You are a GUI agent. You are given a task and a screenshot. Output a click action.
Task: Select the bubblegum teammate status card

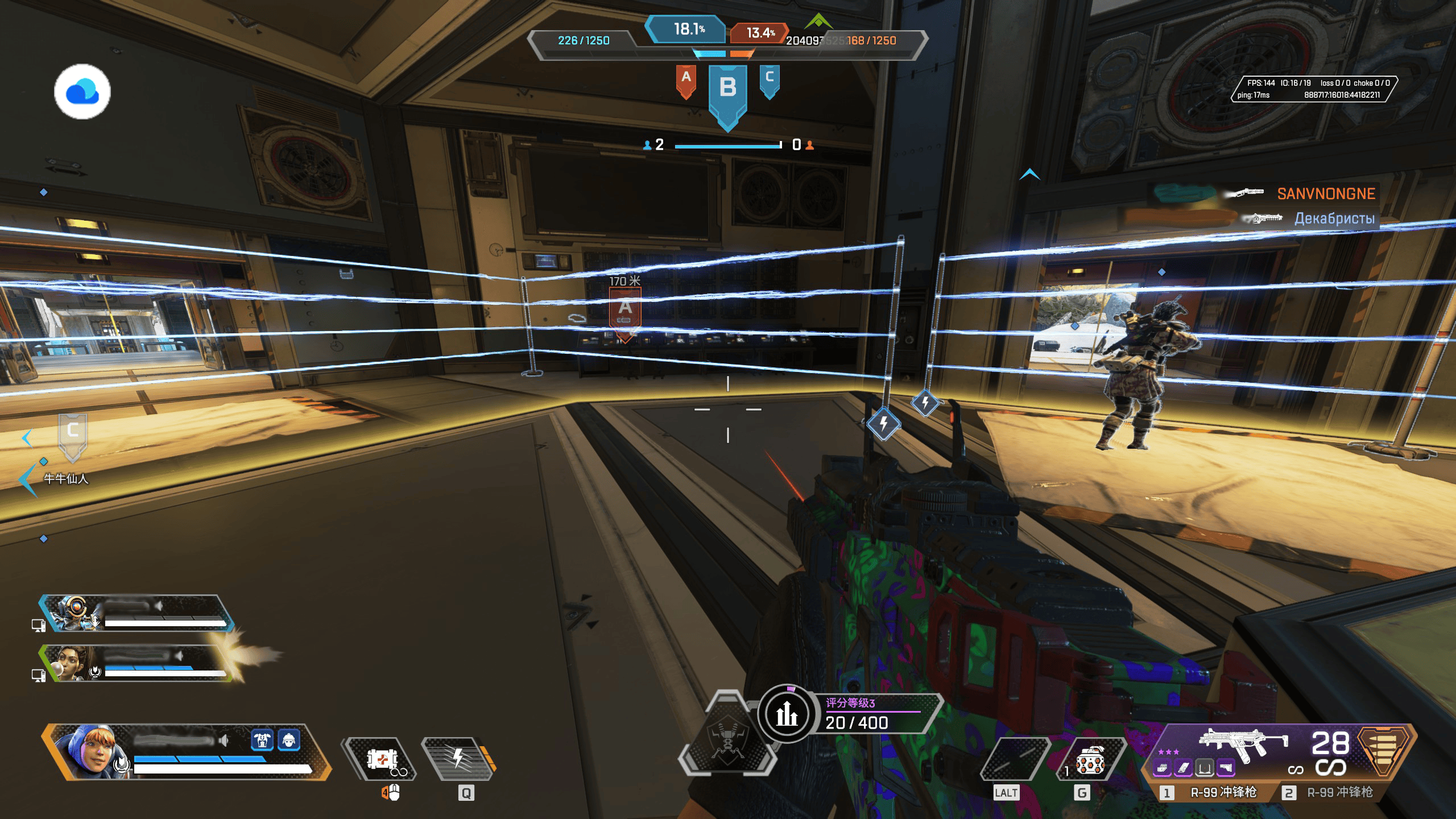coord(136,663)
